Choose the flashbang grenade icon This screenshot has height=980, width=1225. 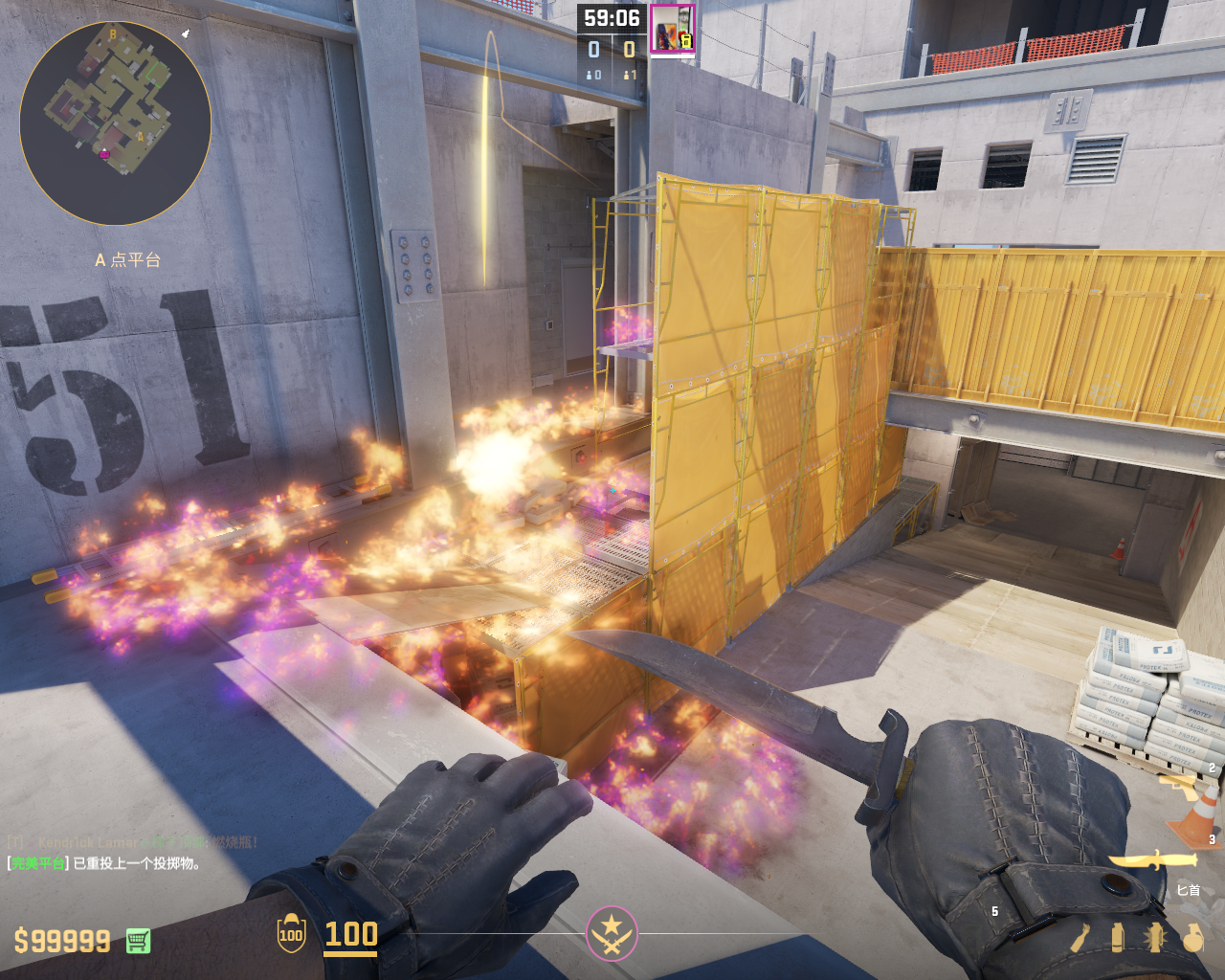pyautogui.click(x=1155, y=938)
